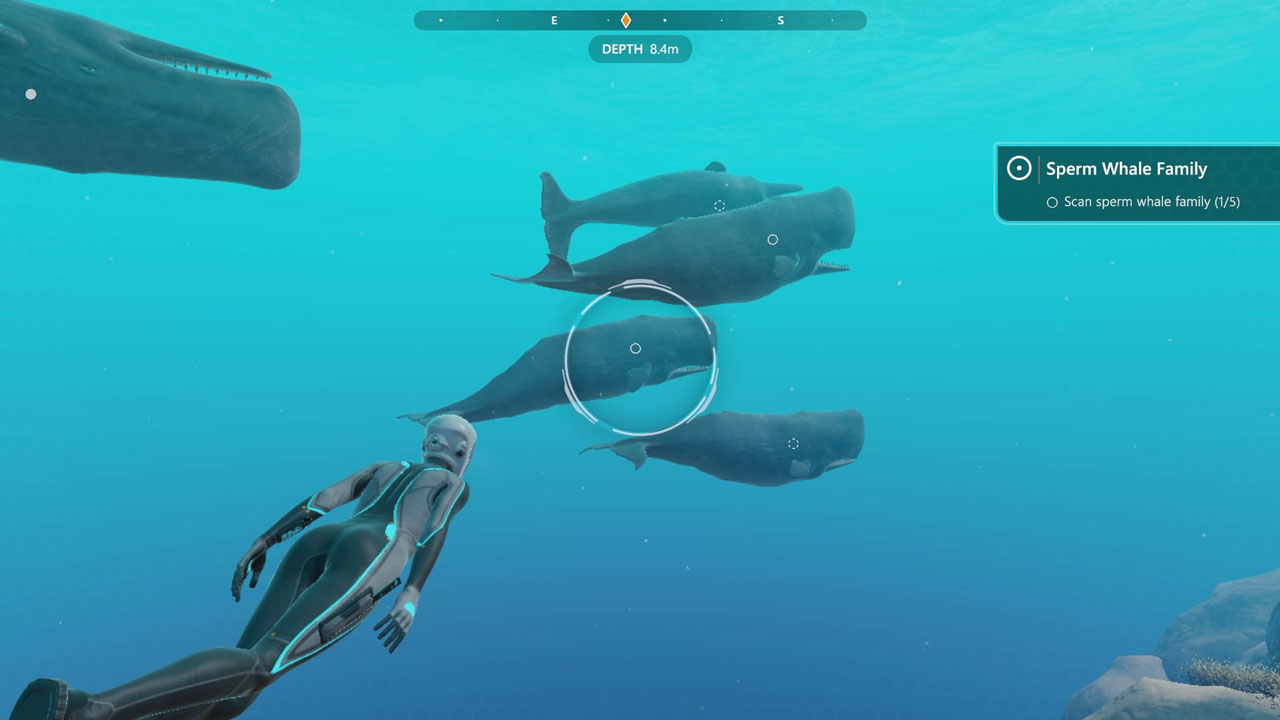
Task: Click the circle marker beside the scan objective
Action: (x=1051, y=201)
